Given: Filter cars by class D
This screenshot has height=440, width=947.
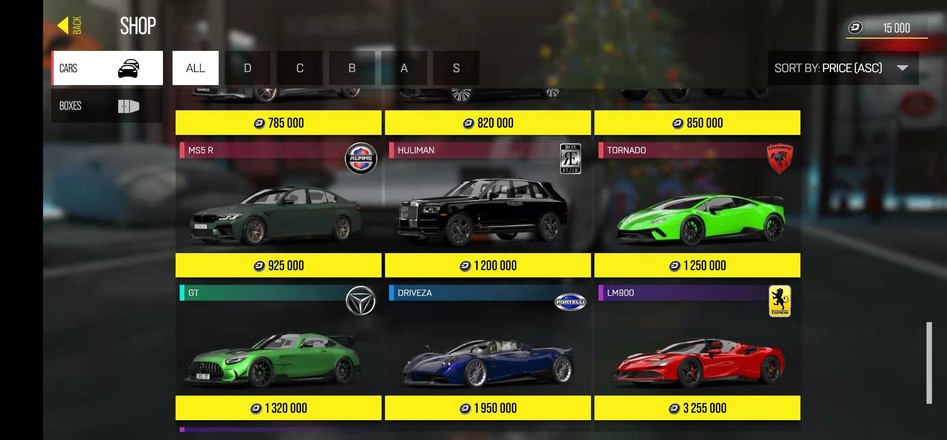Looking at the screenshot, I should click(x=248, y=68).
